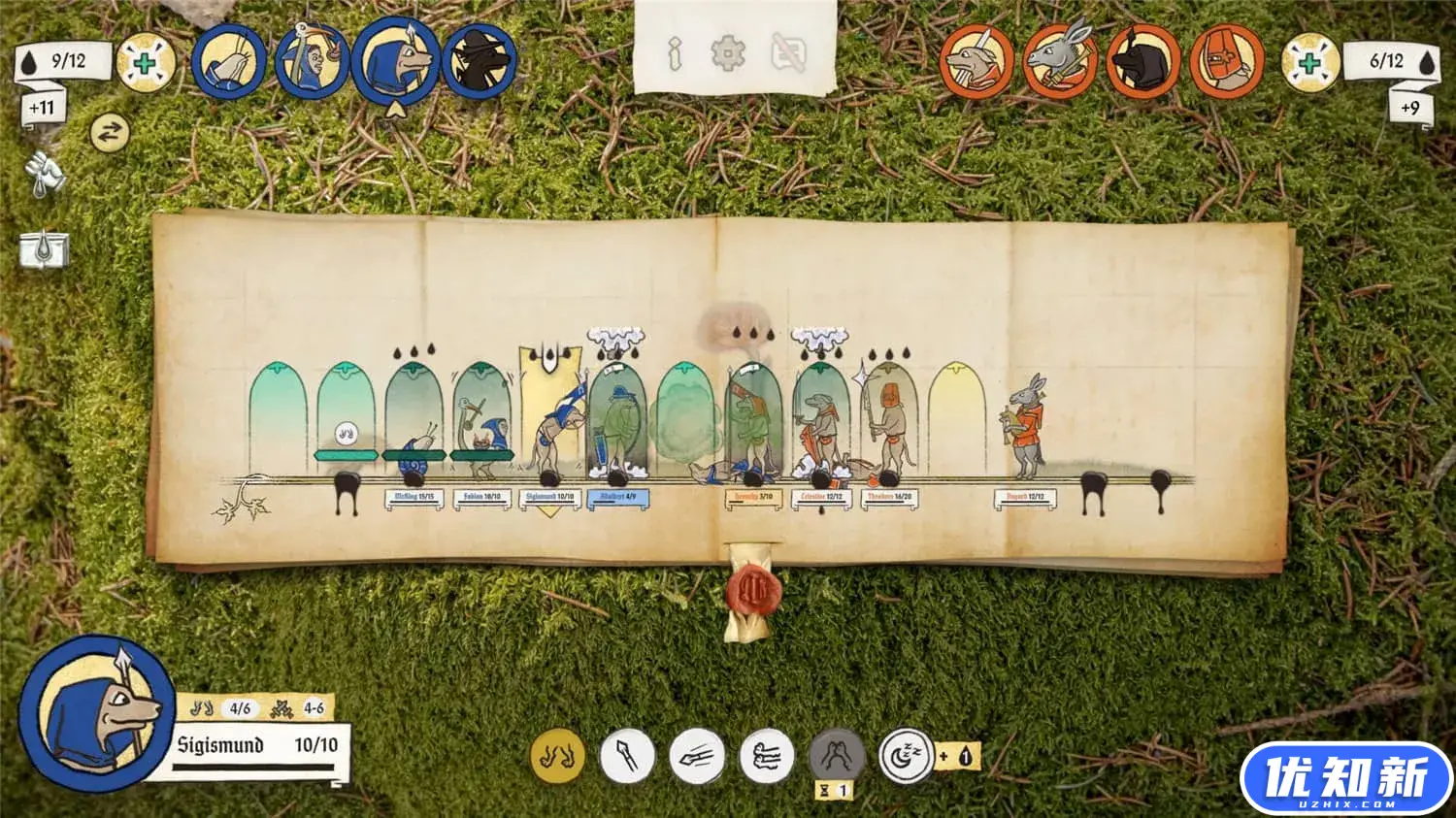Viewport: 1456px width, 818px height.
Task: Activate the thrown spear action
Action: tap(697, 756)
